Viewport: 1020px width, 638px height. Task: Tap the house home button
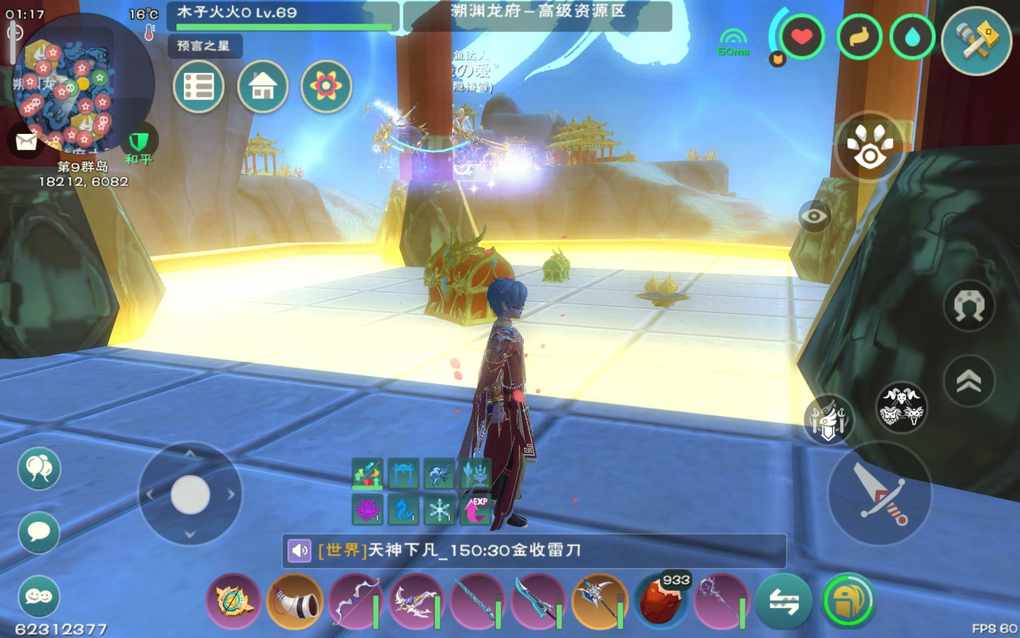click(x=262, y=87)
